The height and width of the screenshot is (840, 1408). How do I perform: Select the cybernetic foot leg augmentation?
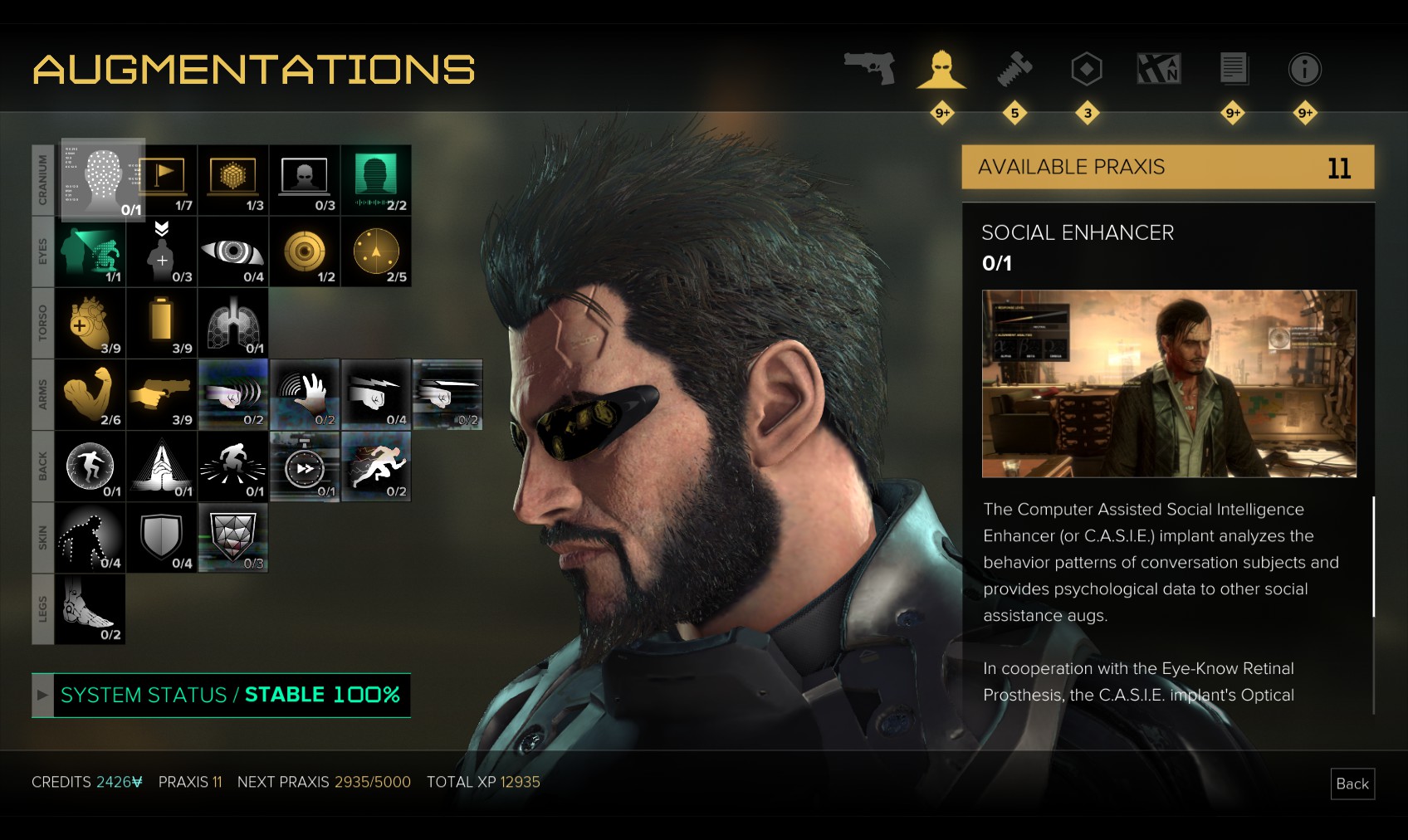[x=90, y=608]
